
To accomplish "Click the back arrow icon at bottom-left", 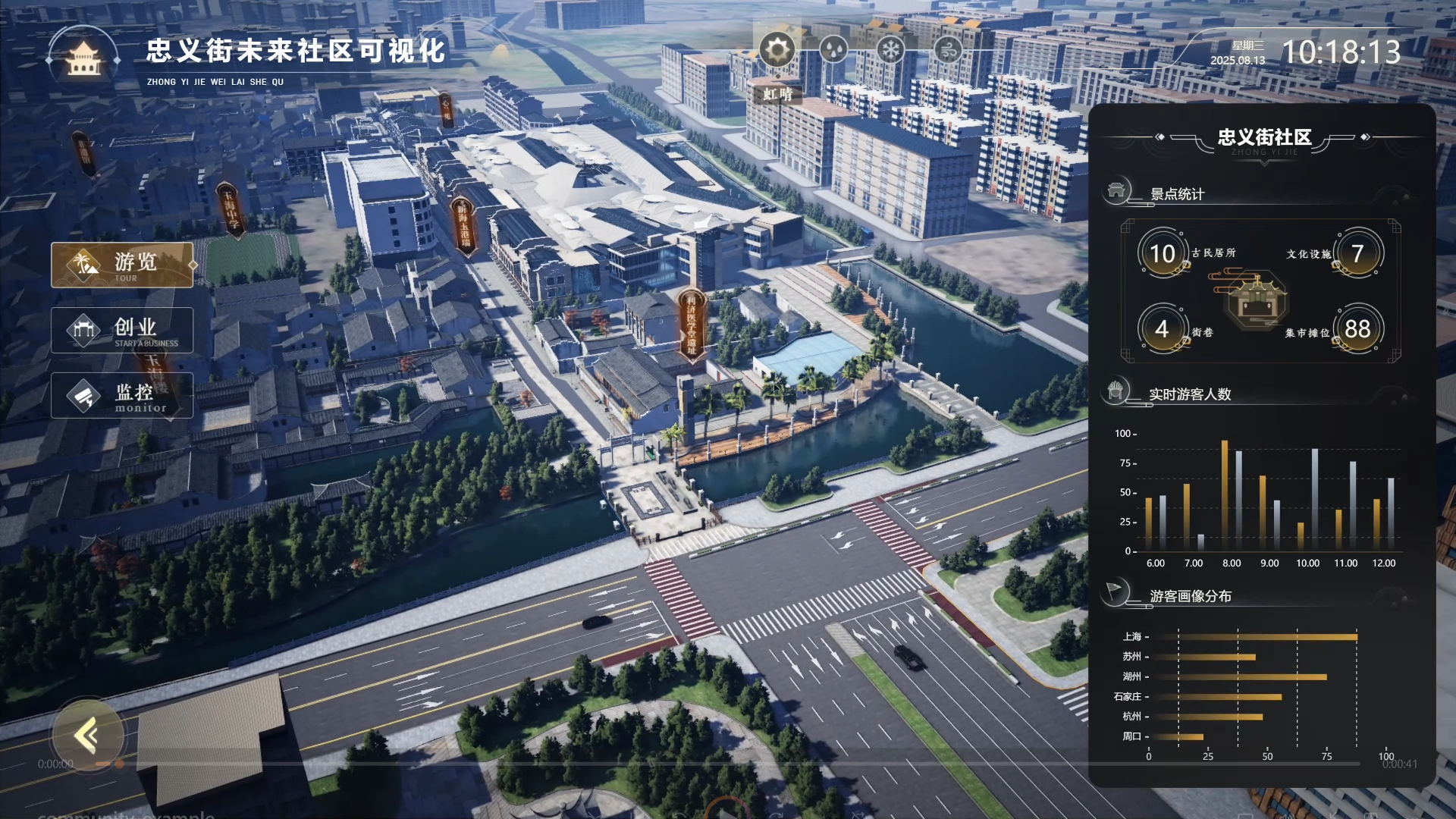I will coord(86,735).
